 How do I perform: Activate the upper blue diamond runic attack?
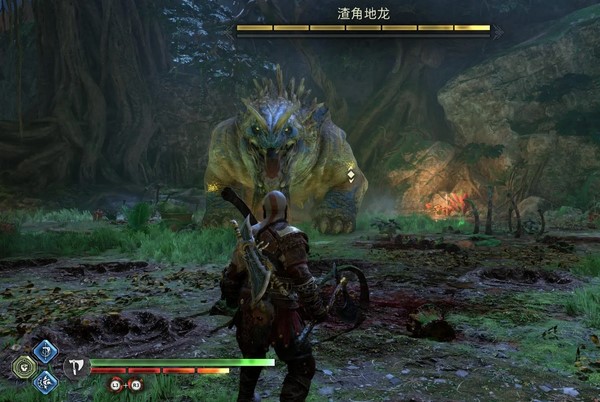tap(45, 351)
